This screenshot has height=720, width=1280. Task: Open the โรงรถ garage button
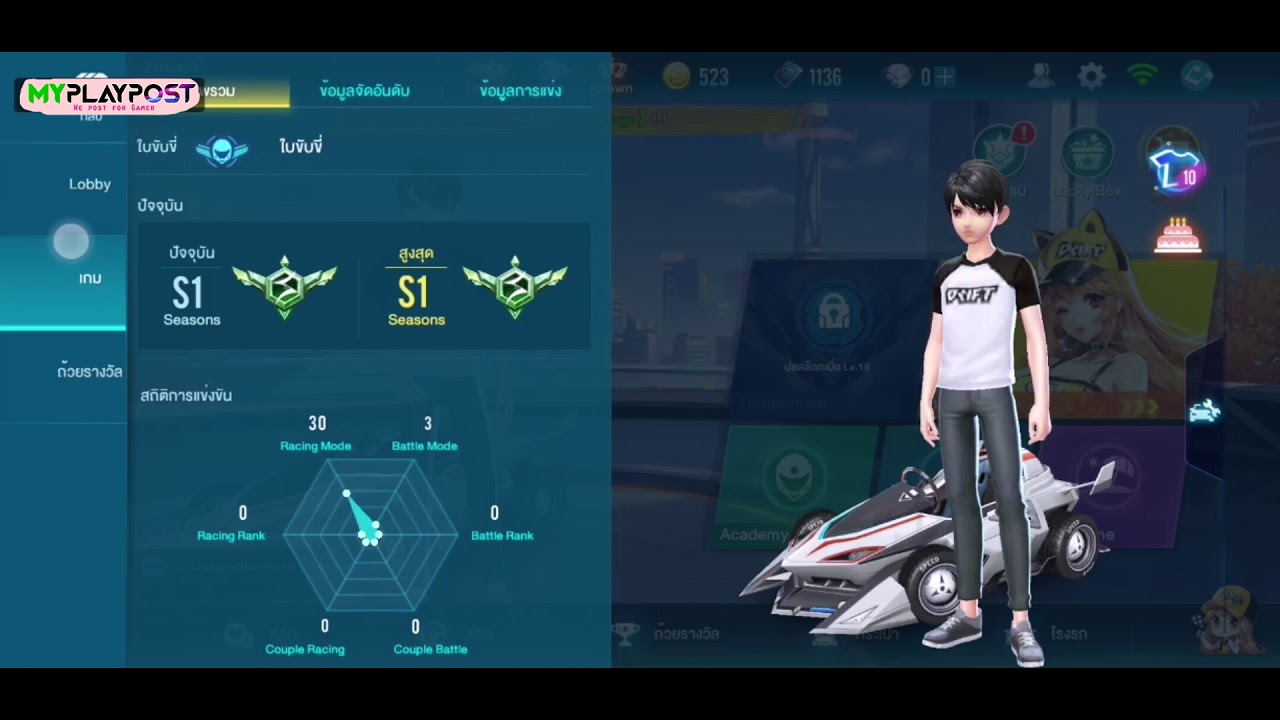point(1068,633)
